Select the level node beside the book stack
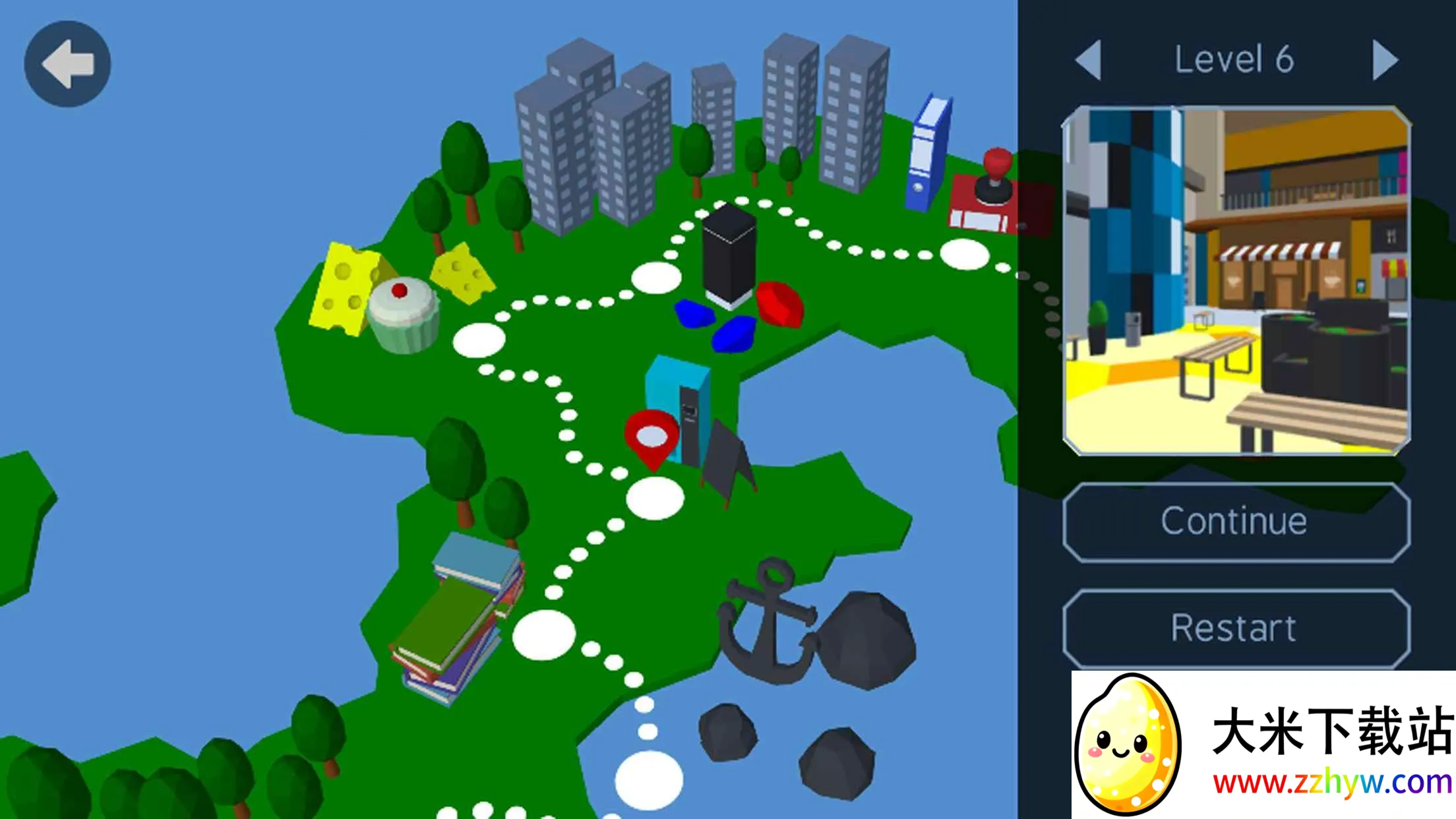Screen dimensions: 1456x819 point(544,634)
